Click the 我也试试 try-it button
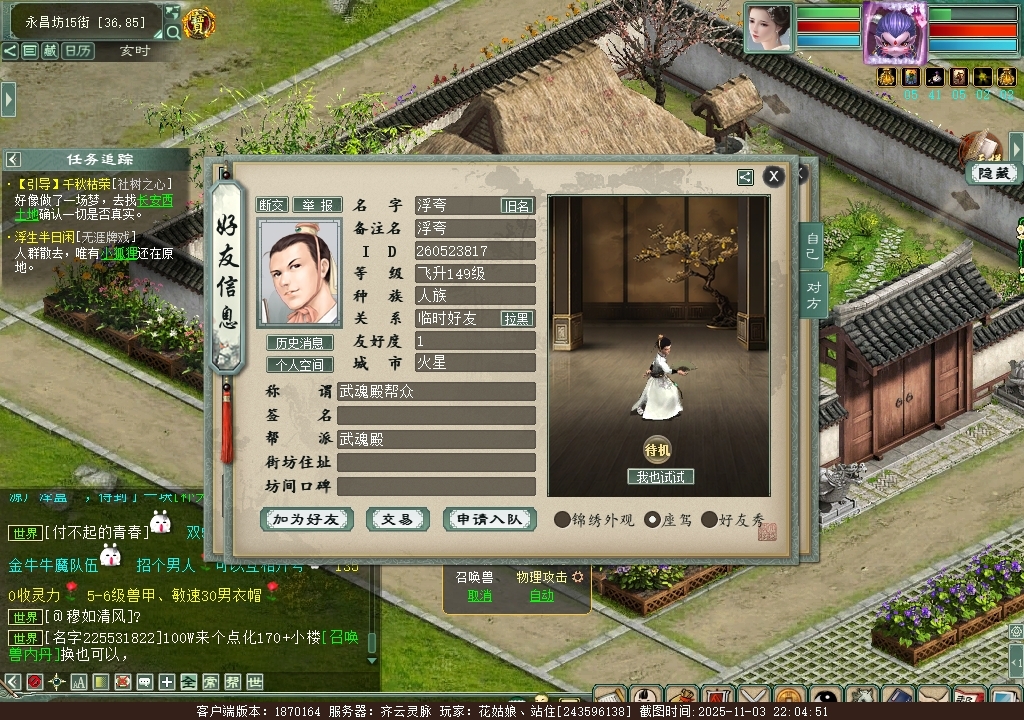 (x=660, y=477)
